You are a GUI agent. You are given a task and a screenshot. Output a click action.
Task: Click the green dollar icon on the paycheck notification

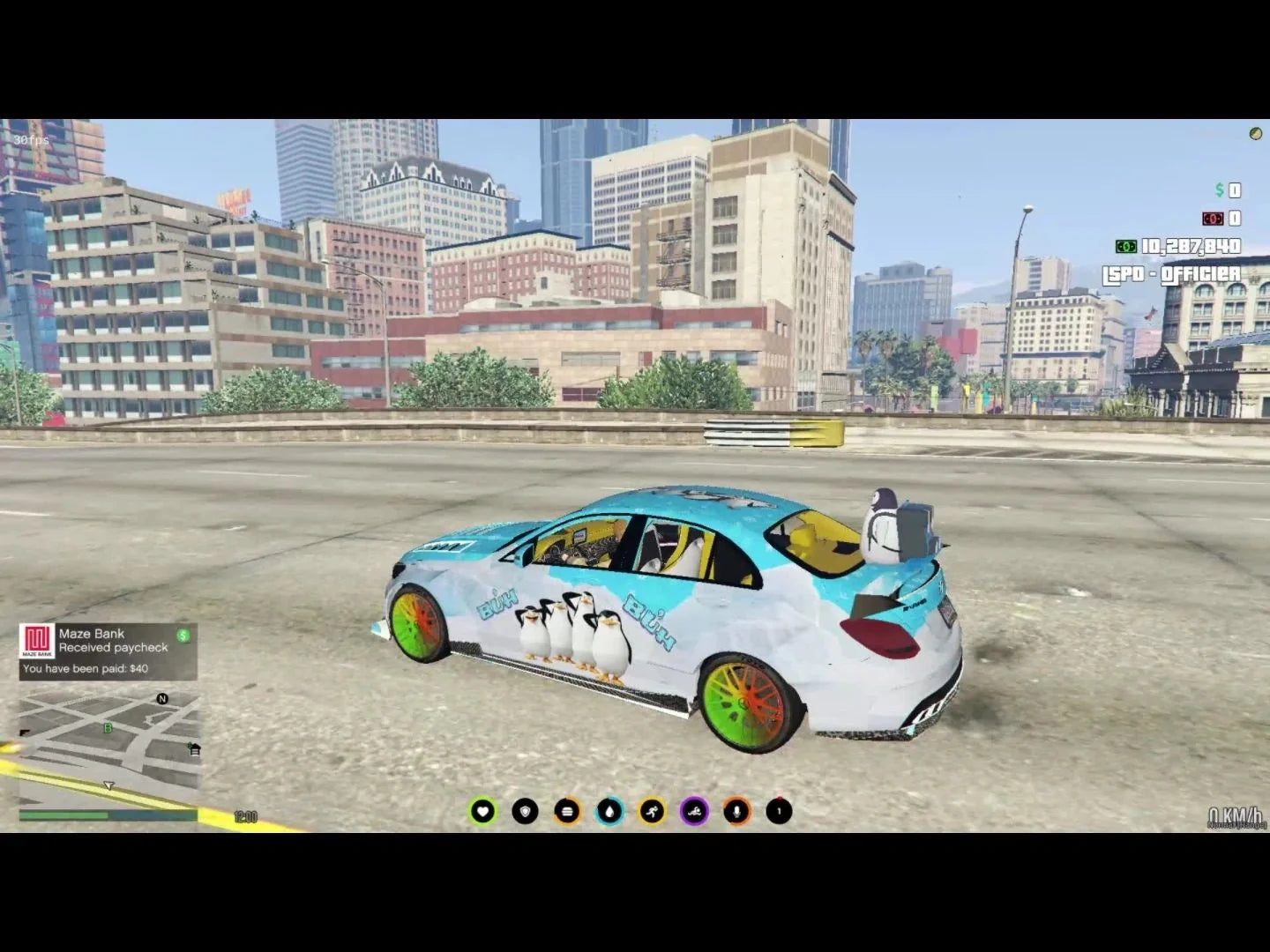point(182,633)
